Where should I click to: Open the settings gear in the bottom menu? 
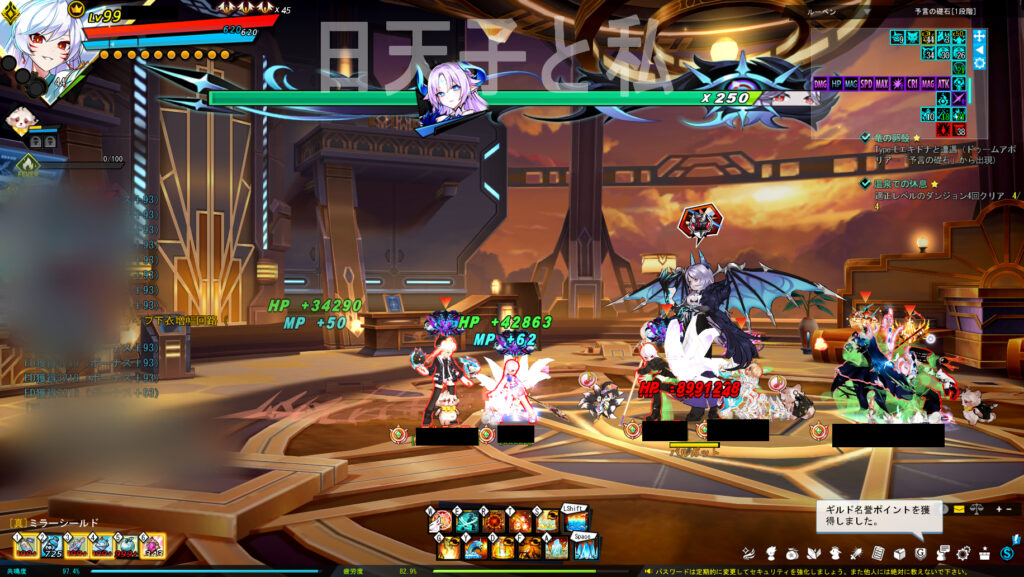964,553
